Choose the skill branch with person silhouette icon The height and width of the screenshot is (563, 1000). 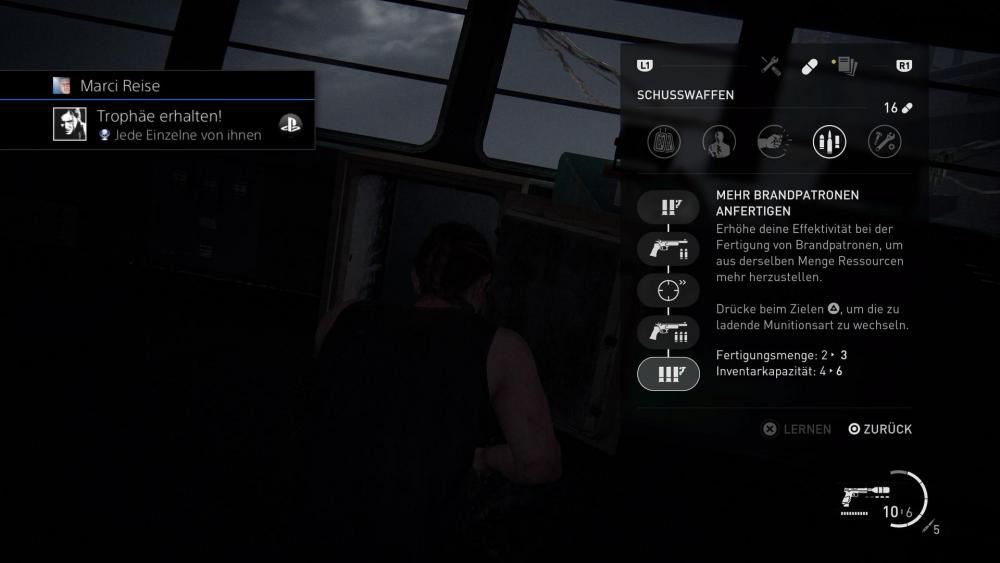coord(719,142)
